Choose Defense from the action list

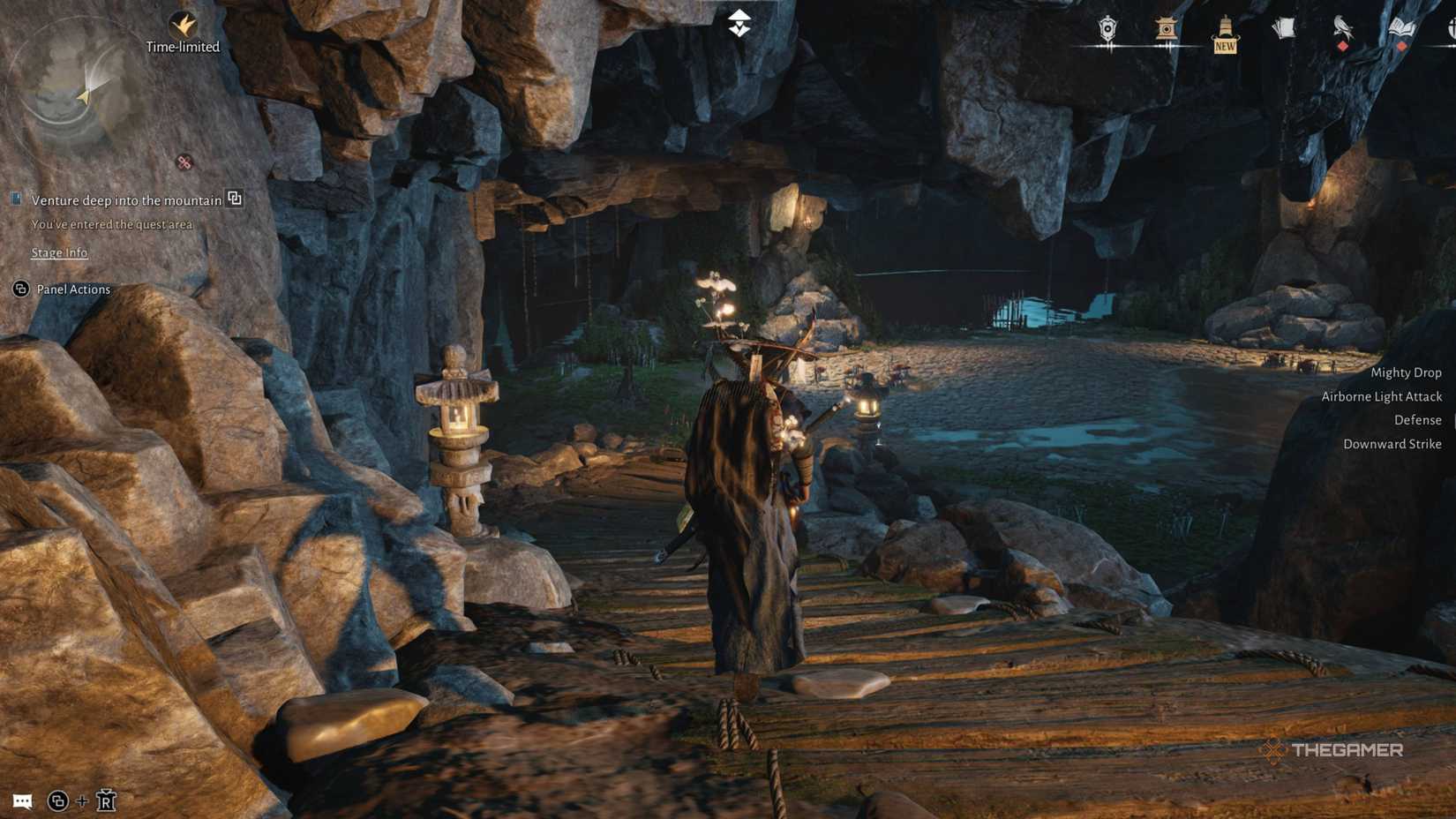[x=1417, y=420]
